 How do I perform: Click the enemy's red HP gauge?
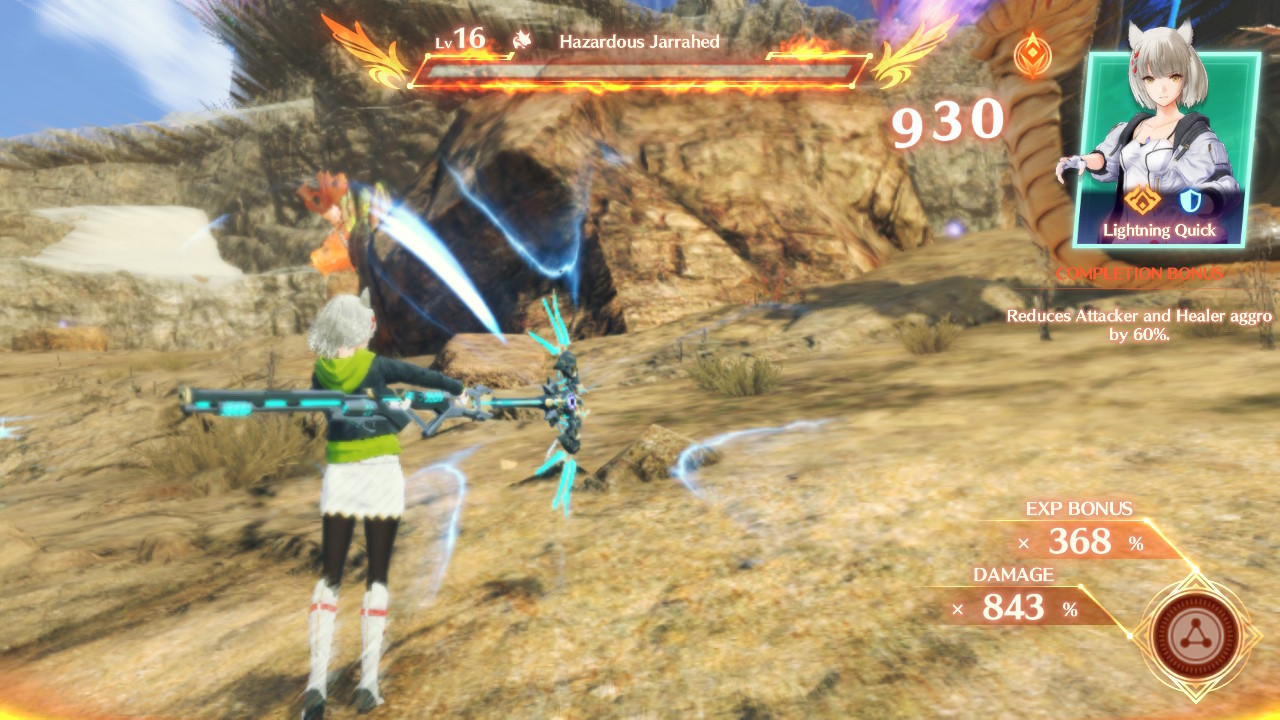(x=640, y=72)
